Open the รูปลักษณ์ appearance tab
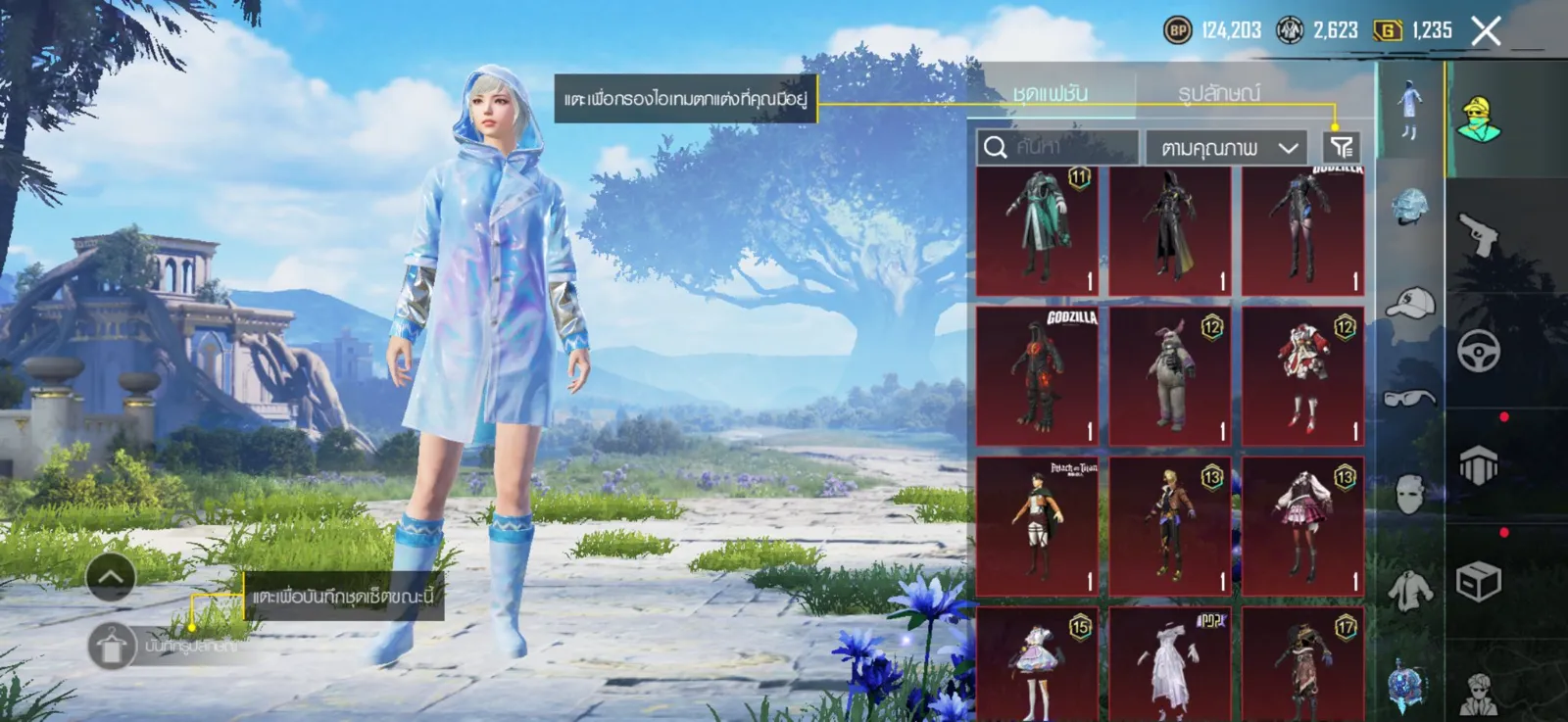This screenshot has height=722, width=1568. click(1219, 94)
